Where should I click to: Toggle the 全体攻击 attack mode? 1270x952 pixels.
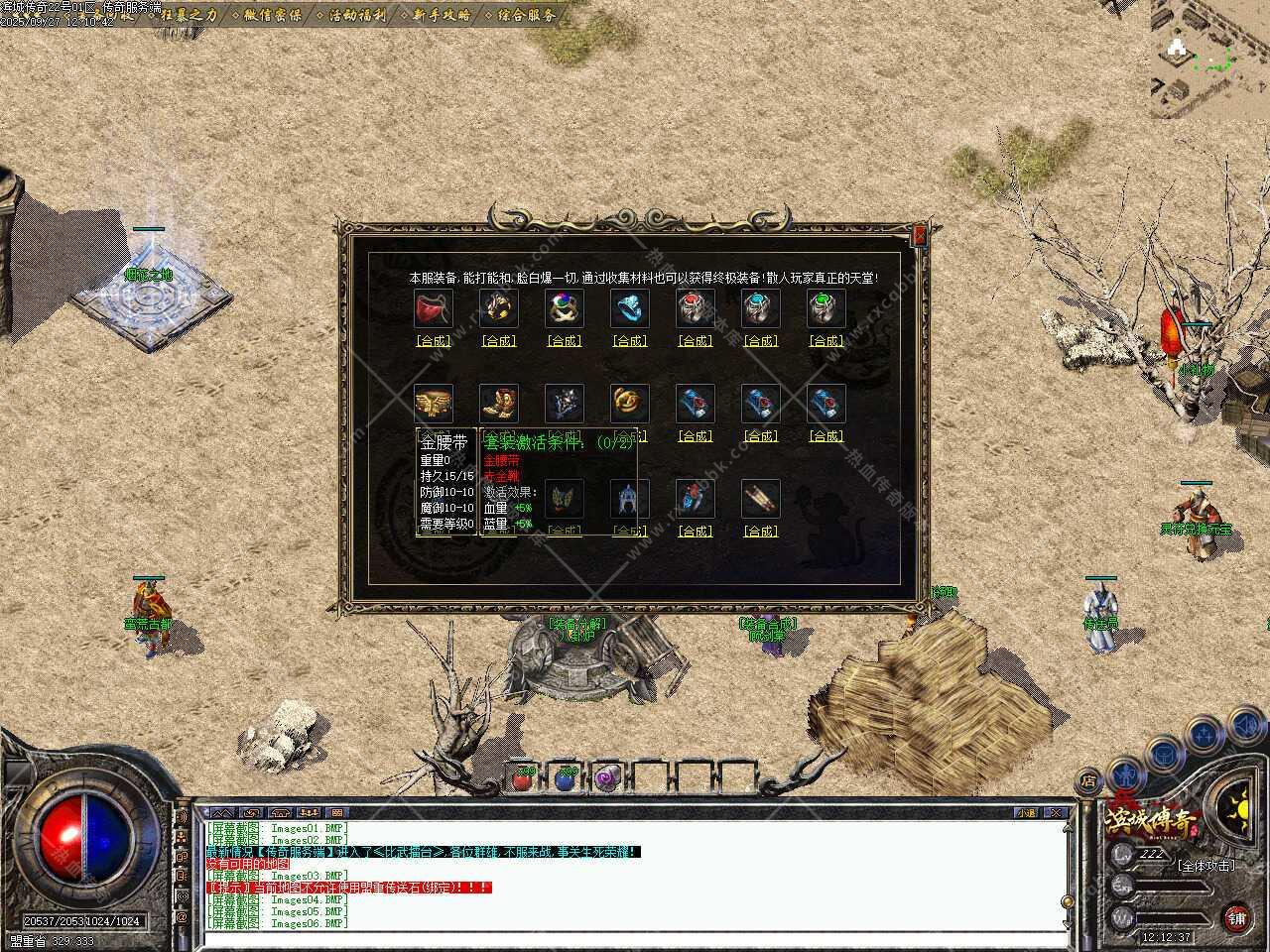[1206, 865]
